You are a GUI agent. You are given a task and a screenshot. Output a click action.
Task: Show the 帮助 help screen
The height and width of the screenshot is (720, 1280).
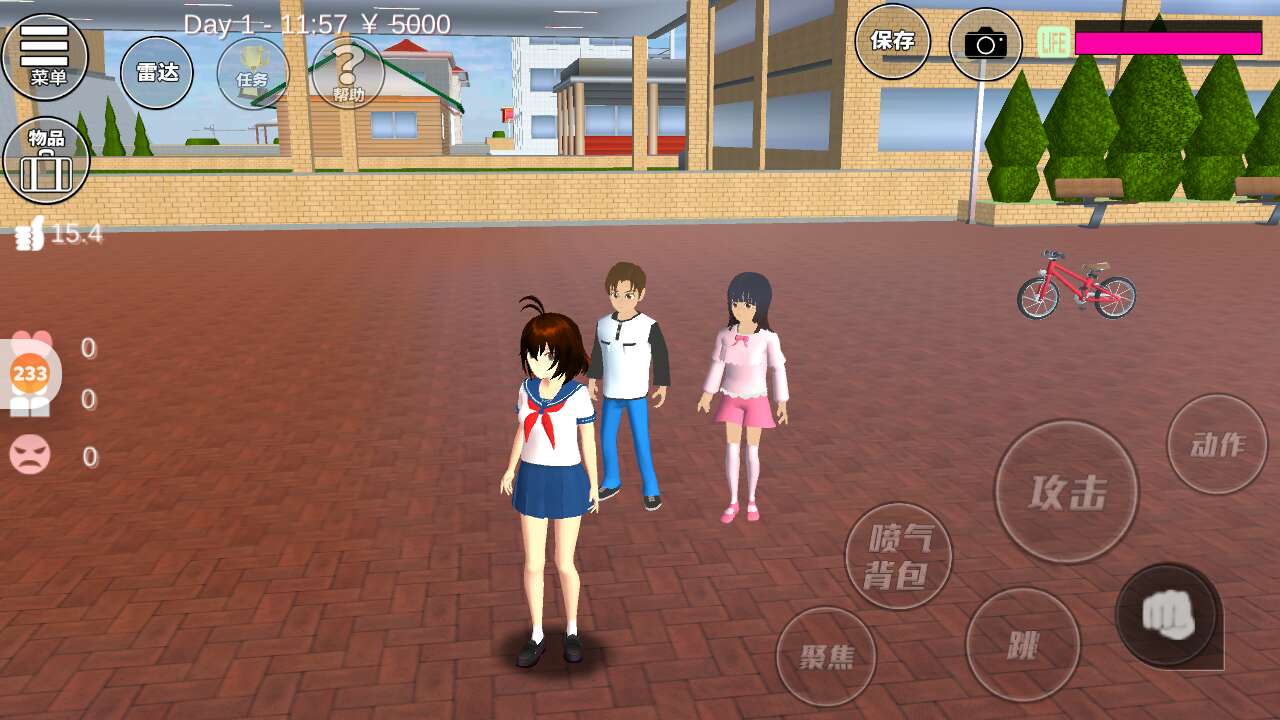348,73
